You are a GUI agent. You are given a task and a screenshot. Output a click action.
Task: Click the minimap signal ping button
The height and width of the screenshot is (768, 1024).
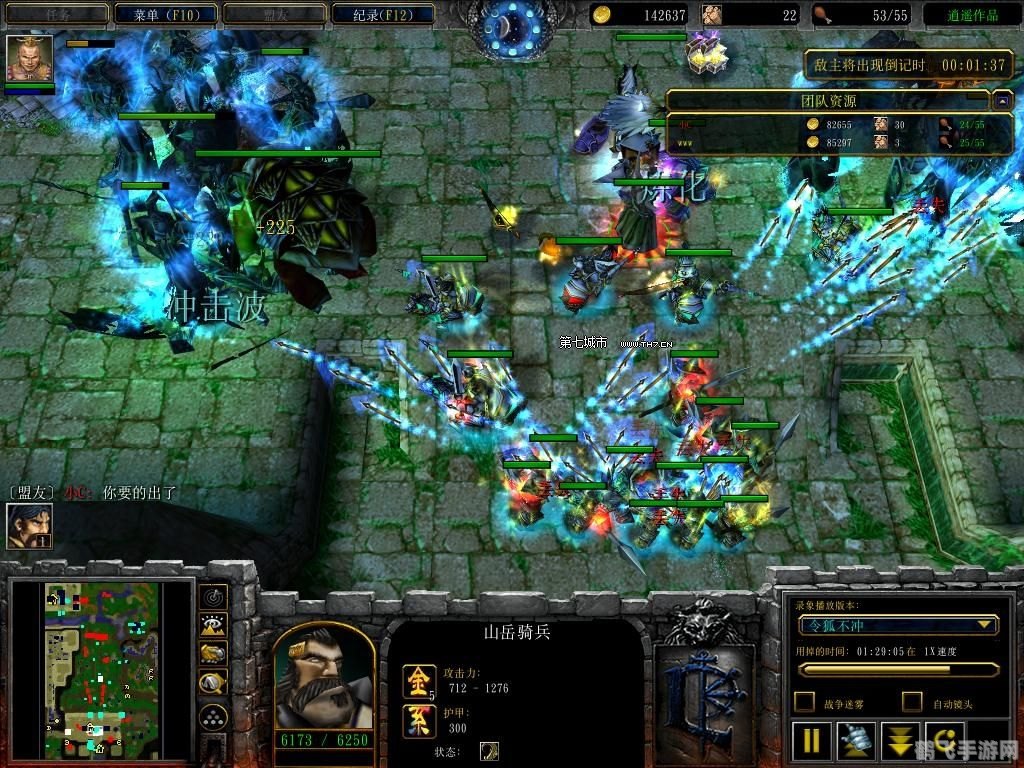213,597
